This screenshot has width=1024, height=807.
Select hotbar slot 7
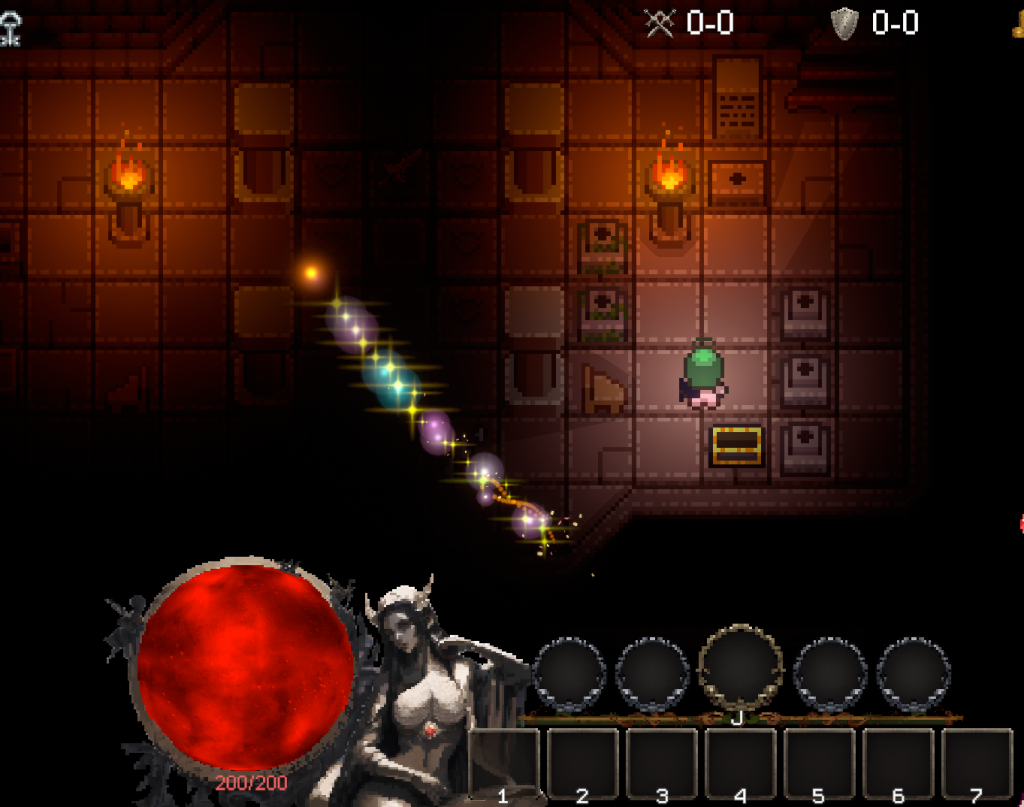(x=977, y=761)
